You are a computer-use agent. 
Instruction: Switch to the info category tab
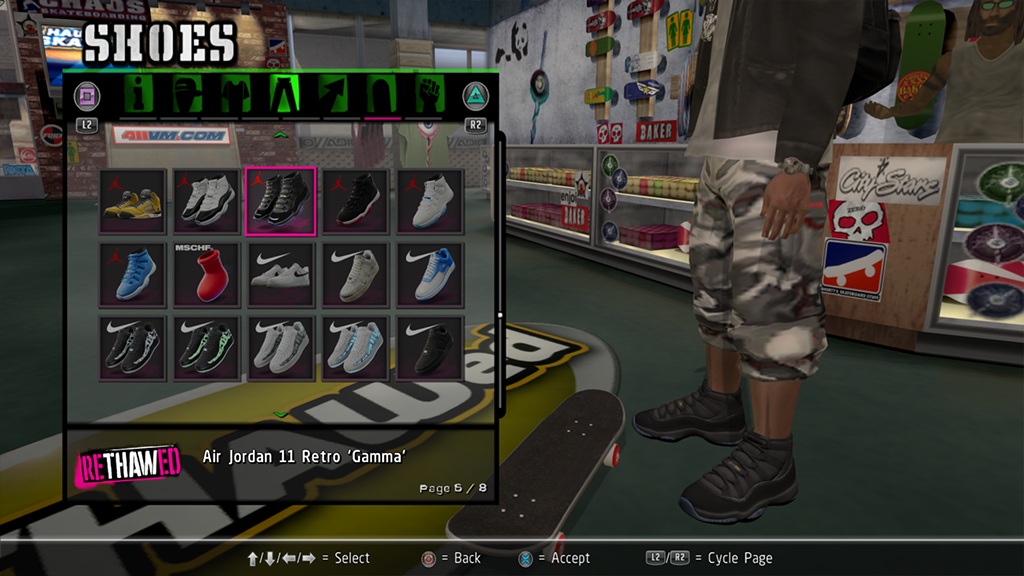click(140, 95)
